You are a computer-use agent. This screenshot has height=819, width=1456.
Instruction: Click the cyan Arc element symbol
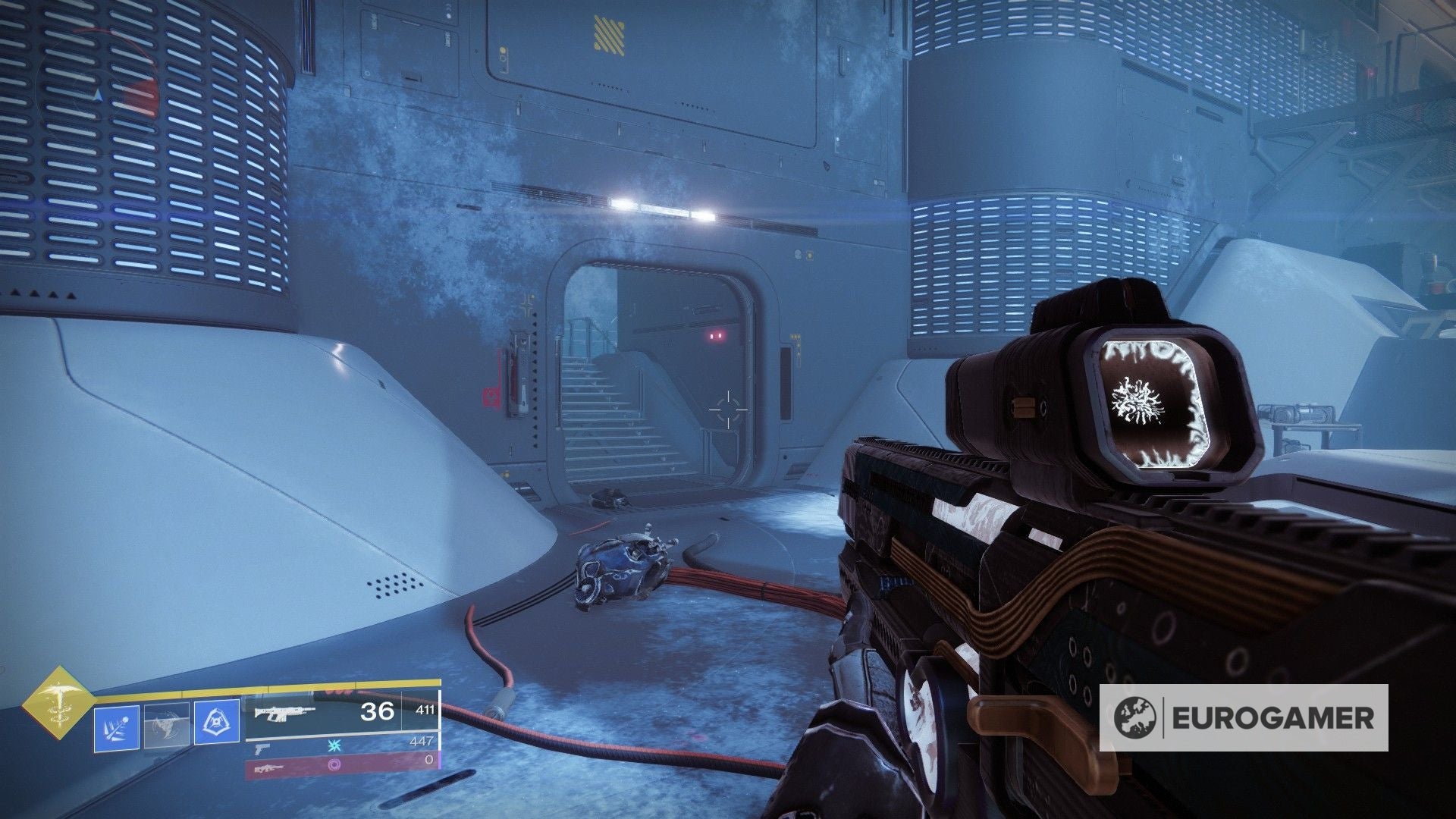[x=336, y=747]
